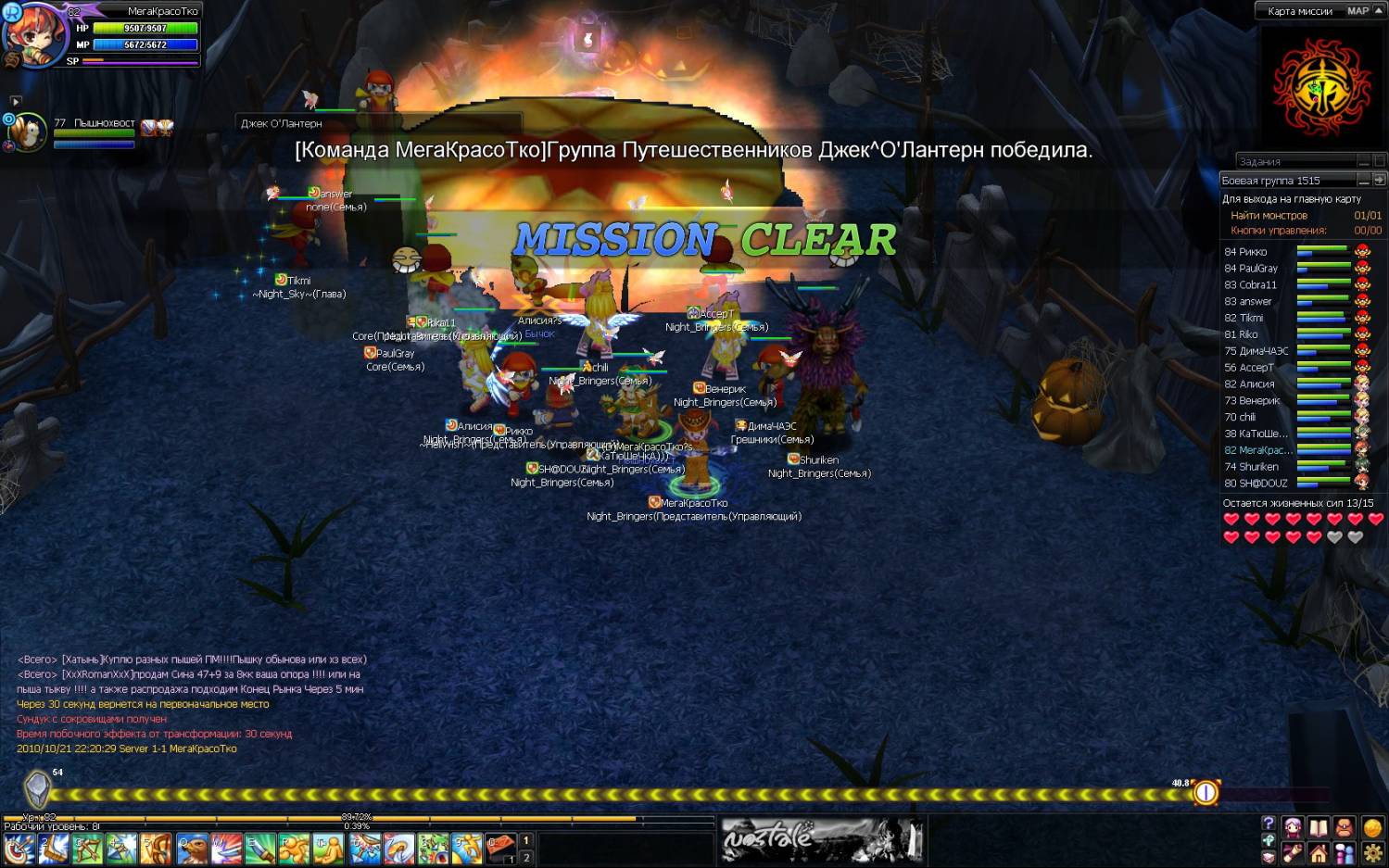This screenshot has height=868, width=1389.
Task: Click the player portrait avatar
Action: point(35,35)
